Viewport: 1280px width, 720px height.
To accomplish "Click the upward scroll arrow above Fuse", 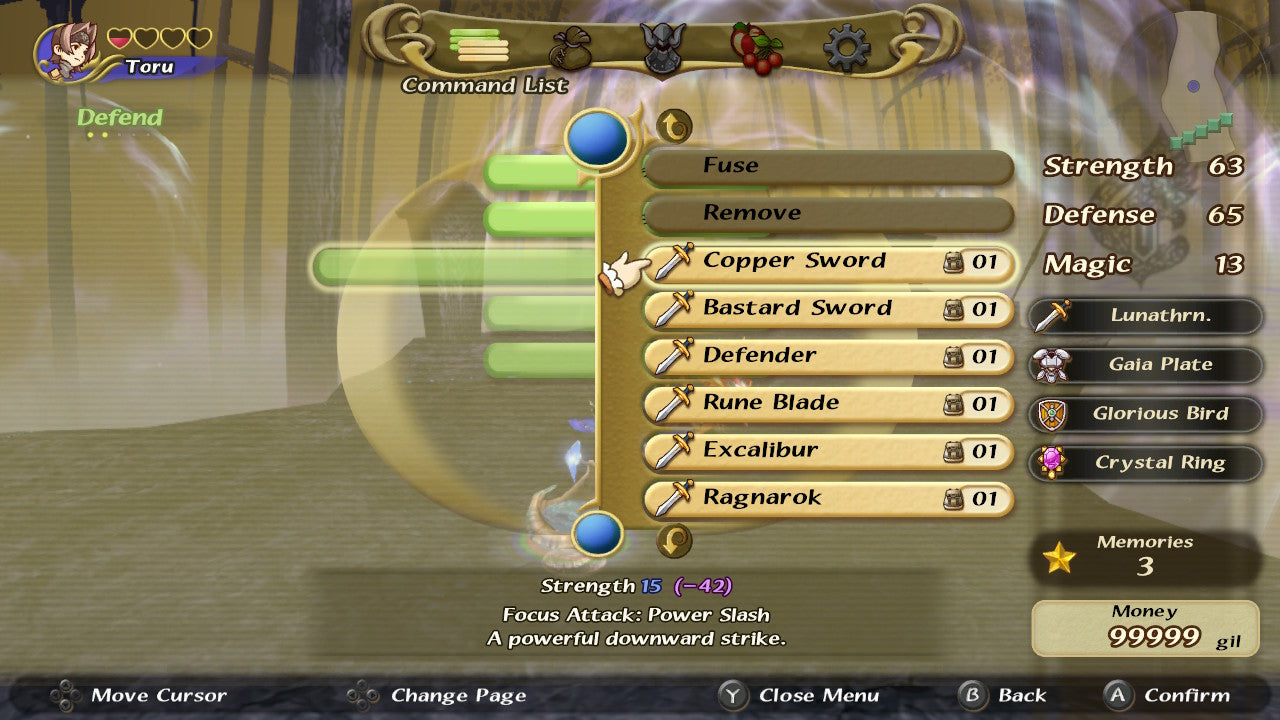I will point(674,124).
